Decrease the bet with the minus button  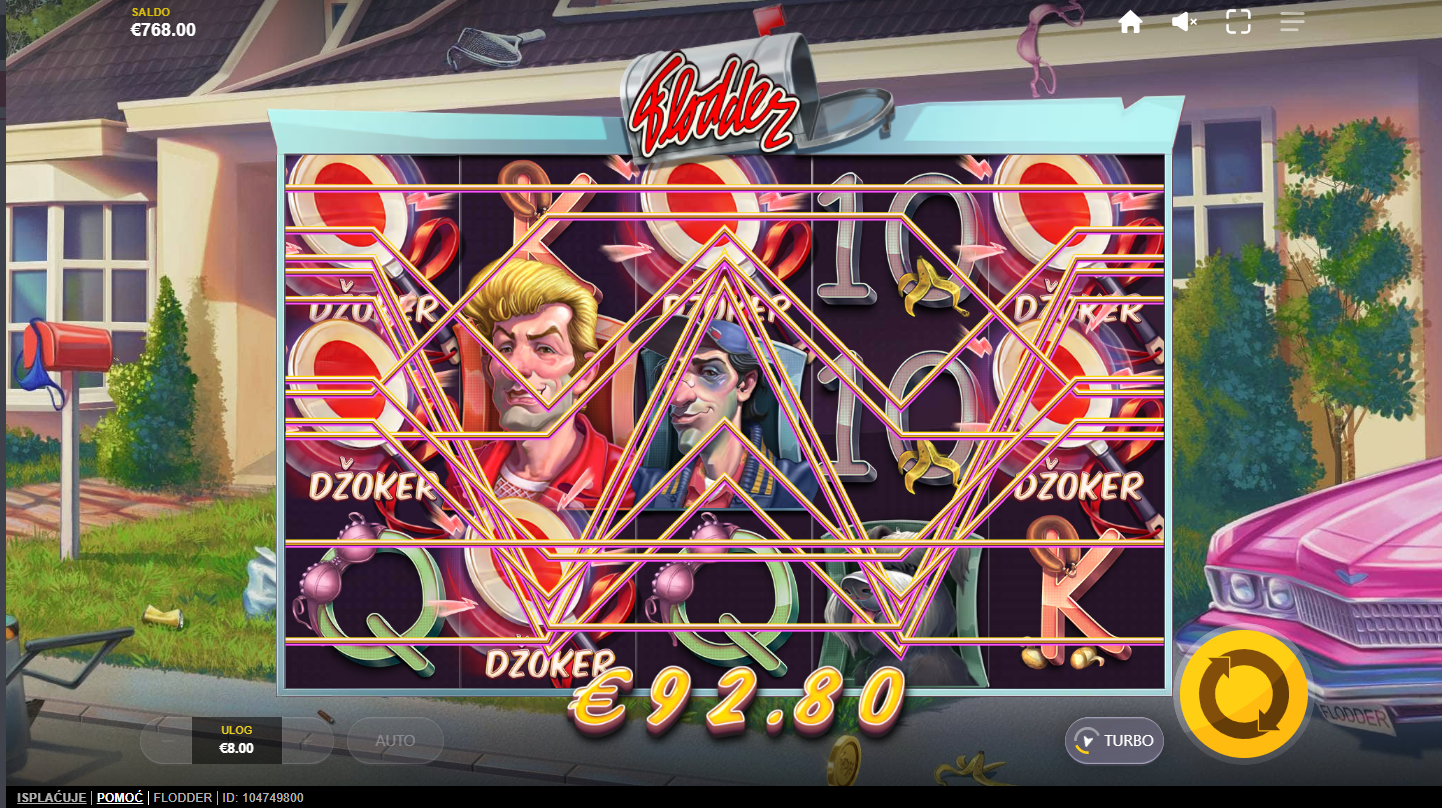pos(166,741)
